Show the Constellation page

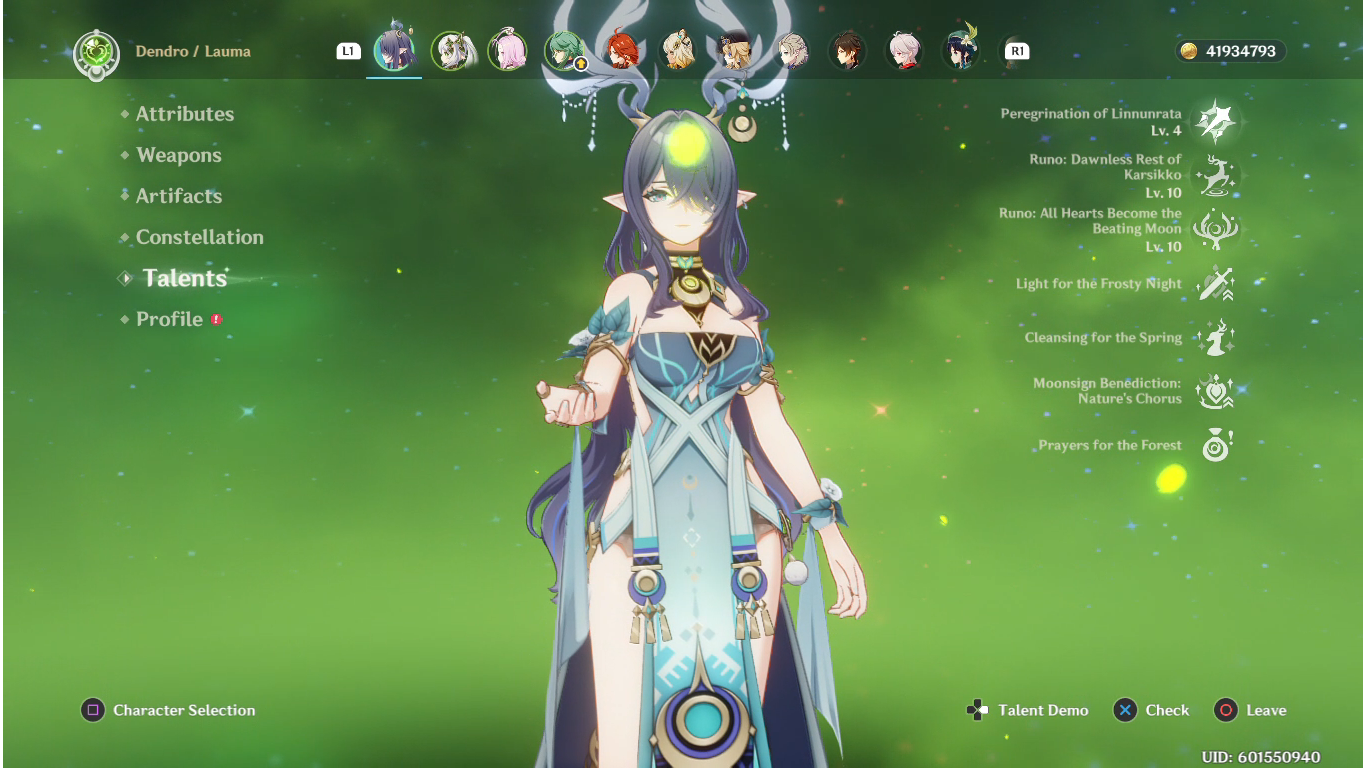(x=200, y=237)
